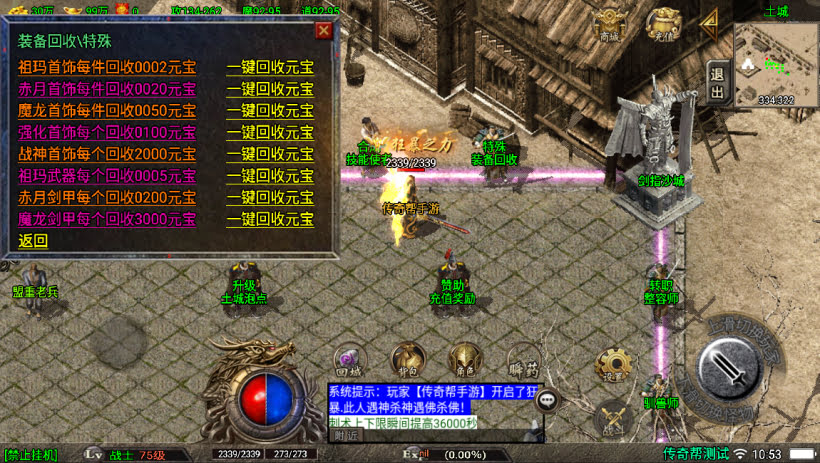Tap the 退出 exit button
Image resolution: width=820 pixels, height=463 pixels.
click(717, 82)
